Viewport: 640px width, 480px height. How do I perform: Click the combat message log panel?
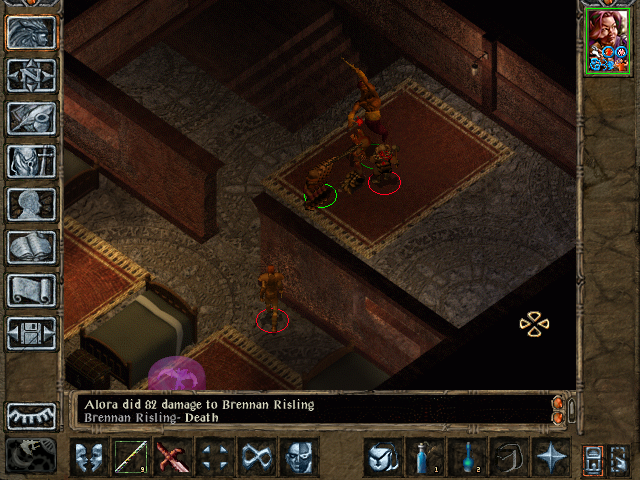coord(310,410)
